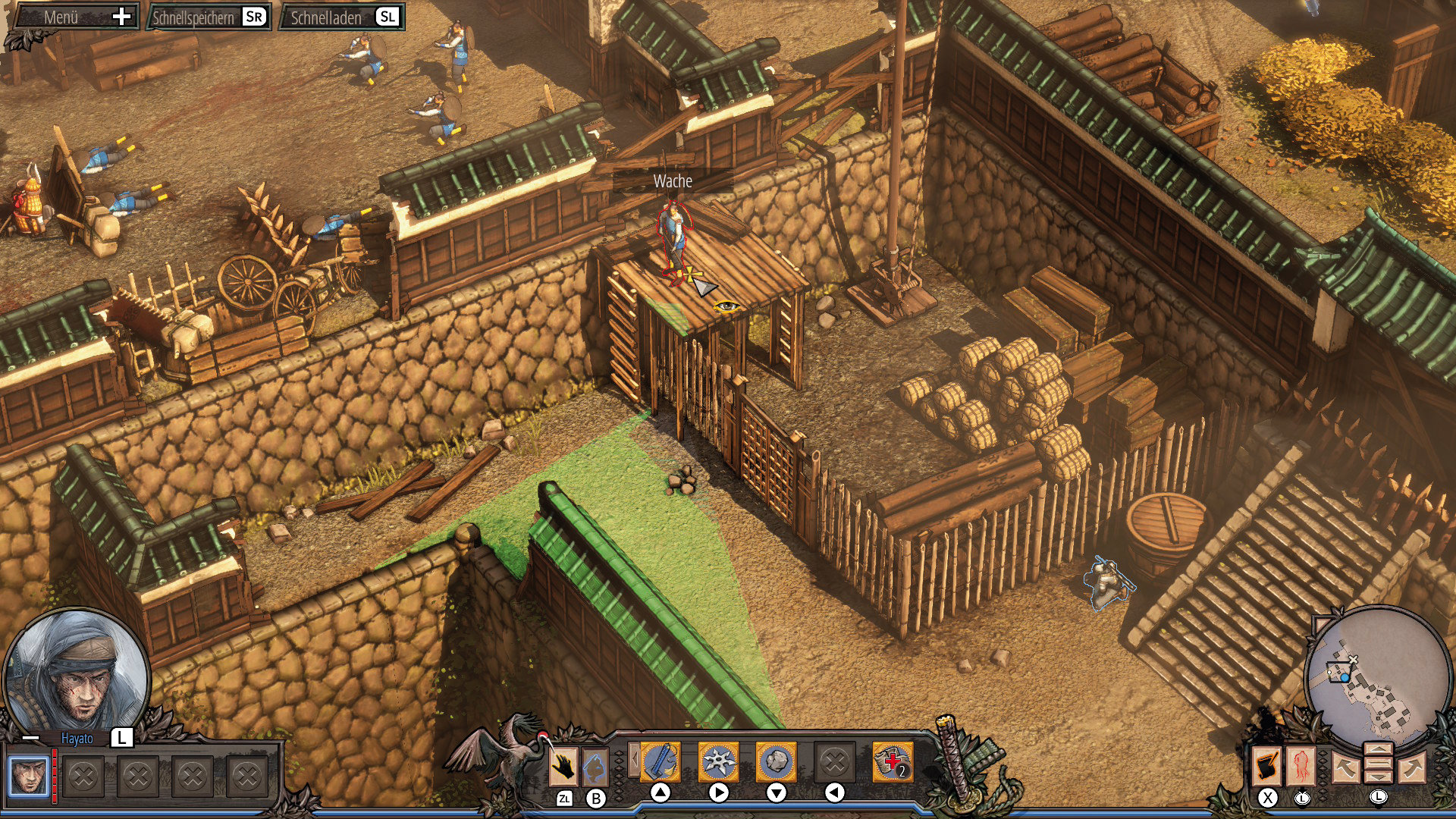Collapse the ability bar with the small arrow
Viewport: 1456px width, 819px height.
click(633, 759)
